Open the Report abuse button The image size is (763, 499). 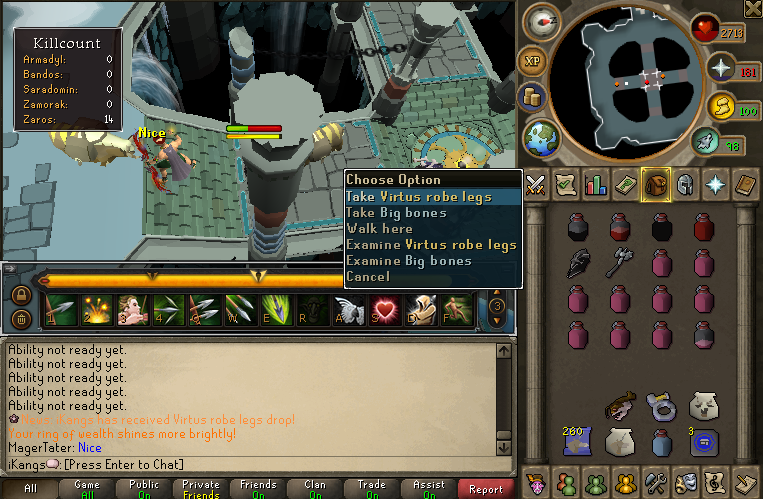tap(486, 489)
